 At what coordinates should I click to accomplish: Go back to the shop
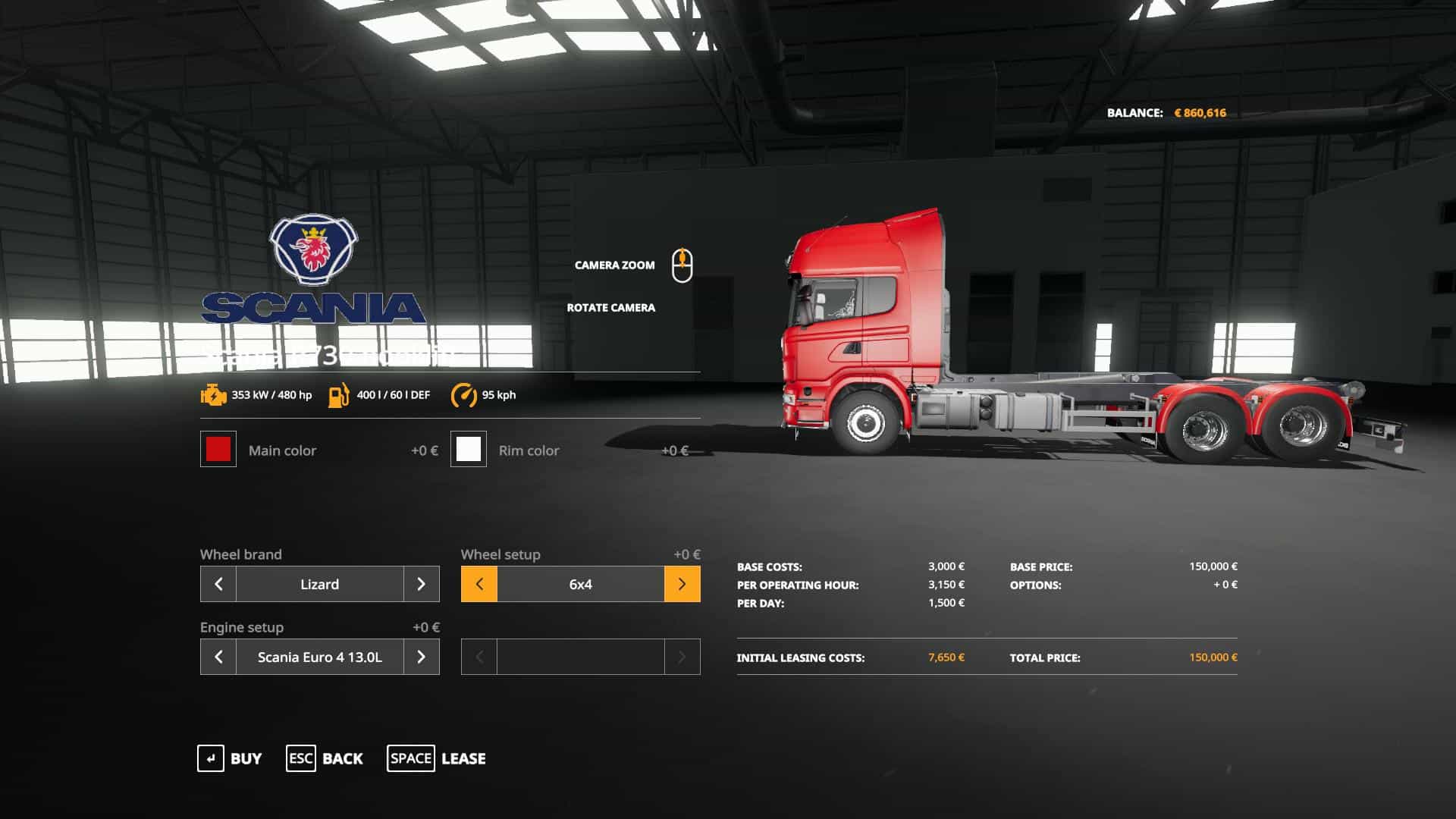(325, 758)
